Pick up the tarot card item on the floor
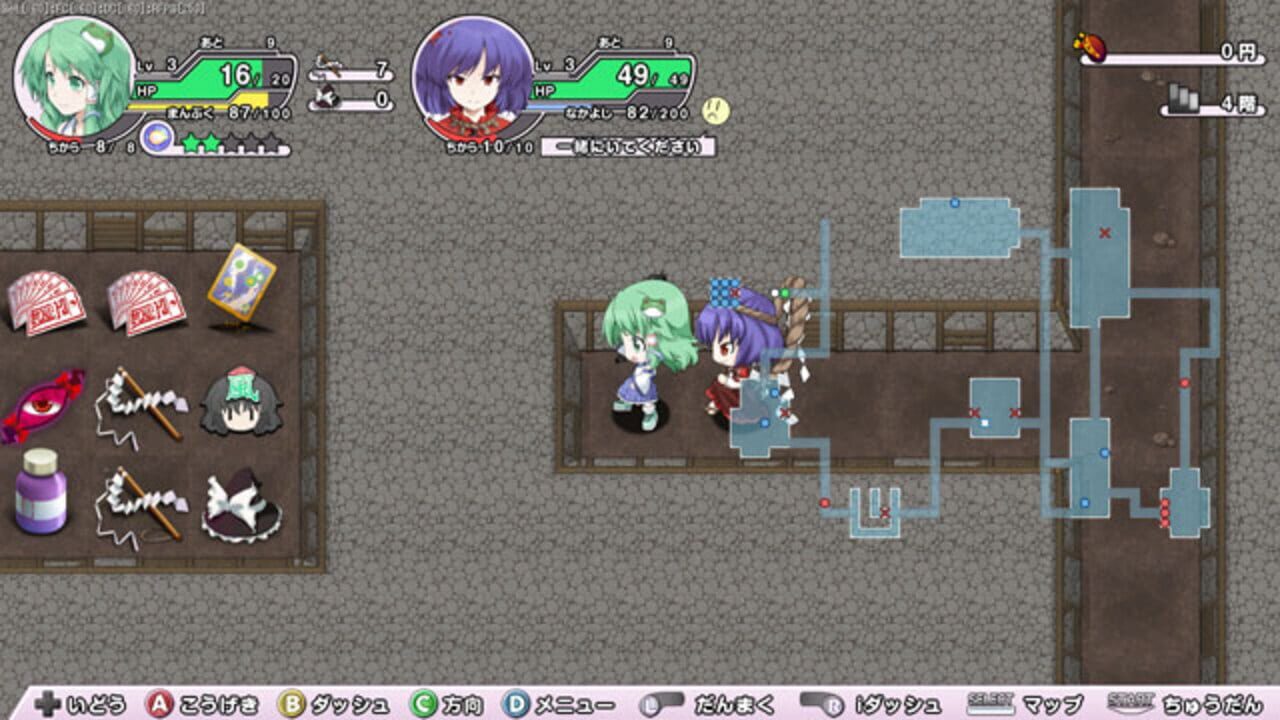This screenshot has height=720, width=1280. pos(243,283)
